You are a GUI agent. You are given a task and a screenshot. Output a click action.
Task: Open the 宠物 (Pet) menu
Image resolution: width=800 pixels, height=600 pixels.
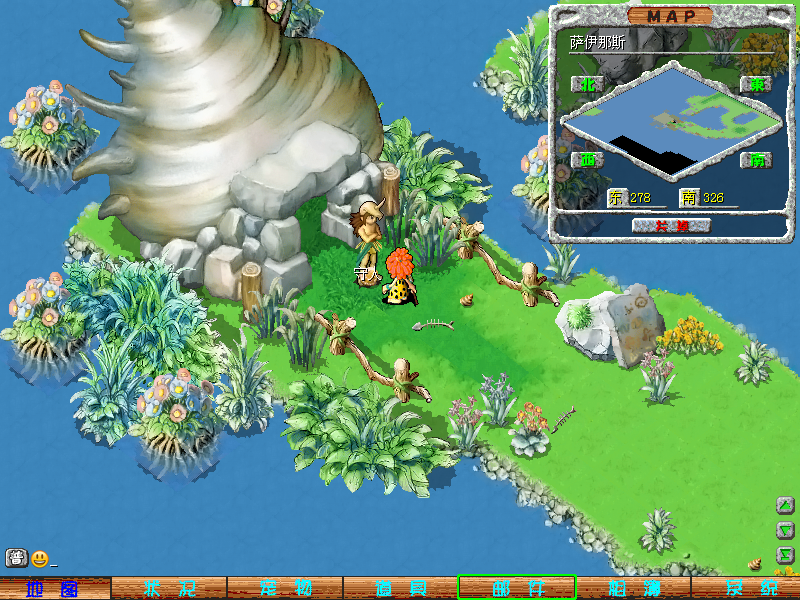tap(285, 588)
